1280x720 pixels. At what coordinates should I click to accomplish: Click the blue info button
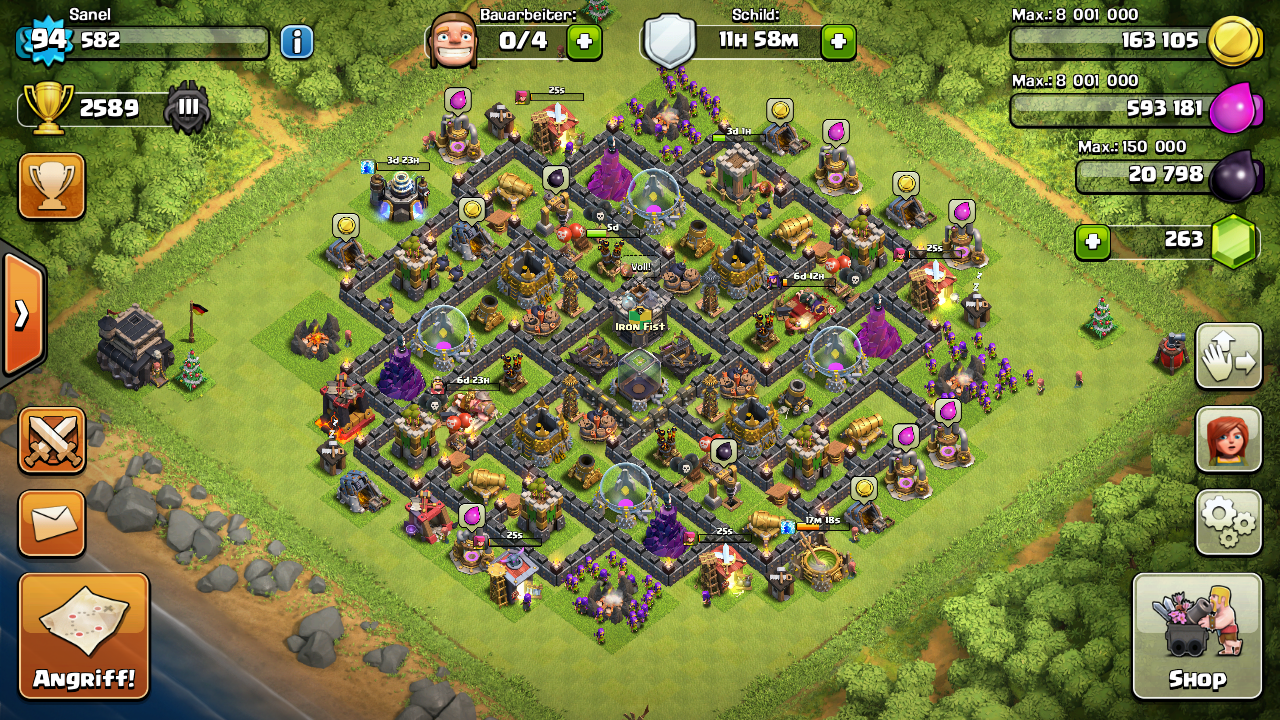point(296,41)
